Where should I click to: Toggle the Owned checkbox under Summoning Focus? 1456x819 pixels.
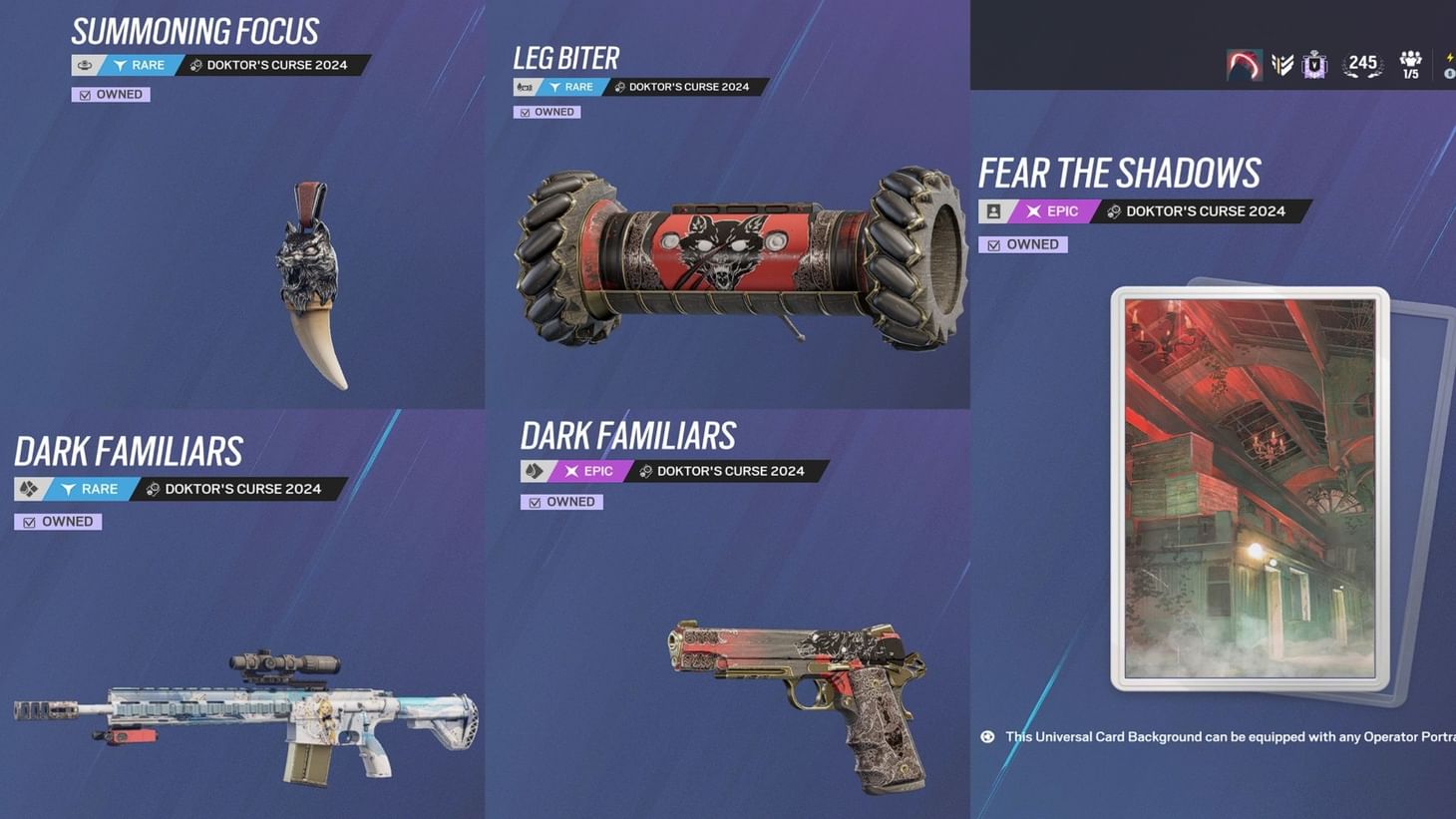click(110, 94)
